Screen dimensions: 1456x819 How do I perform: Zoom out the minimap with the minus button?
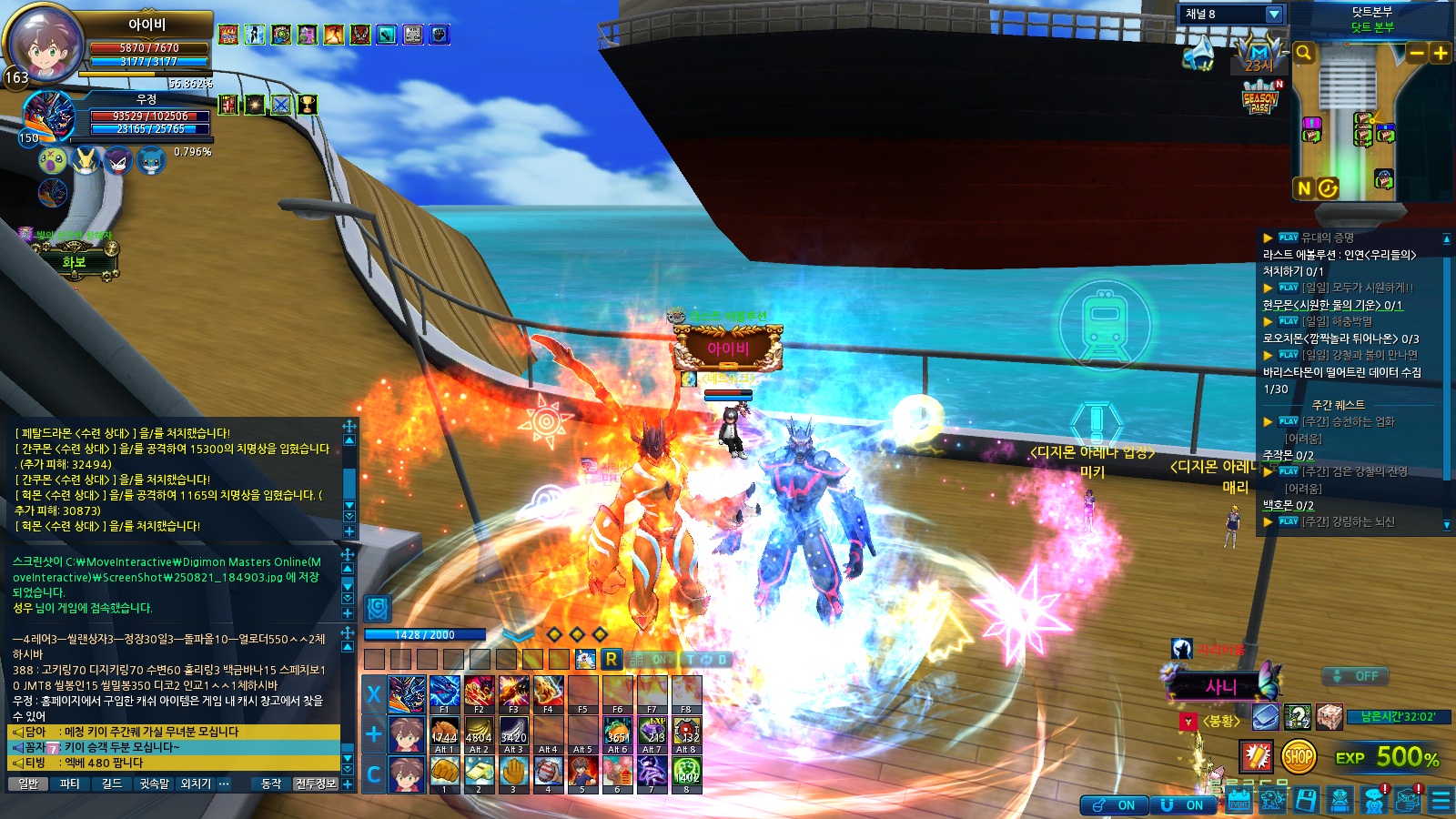click(1417, 54)
